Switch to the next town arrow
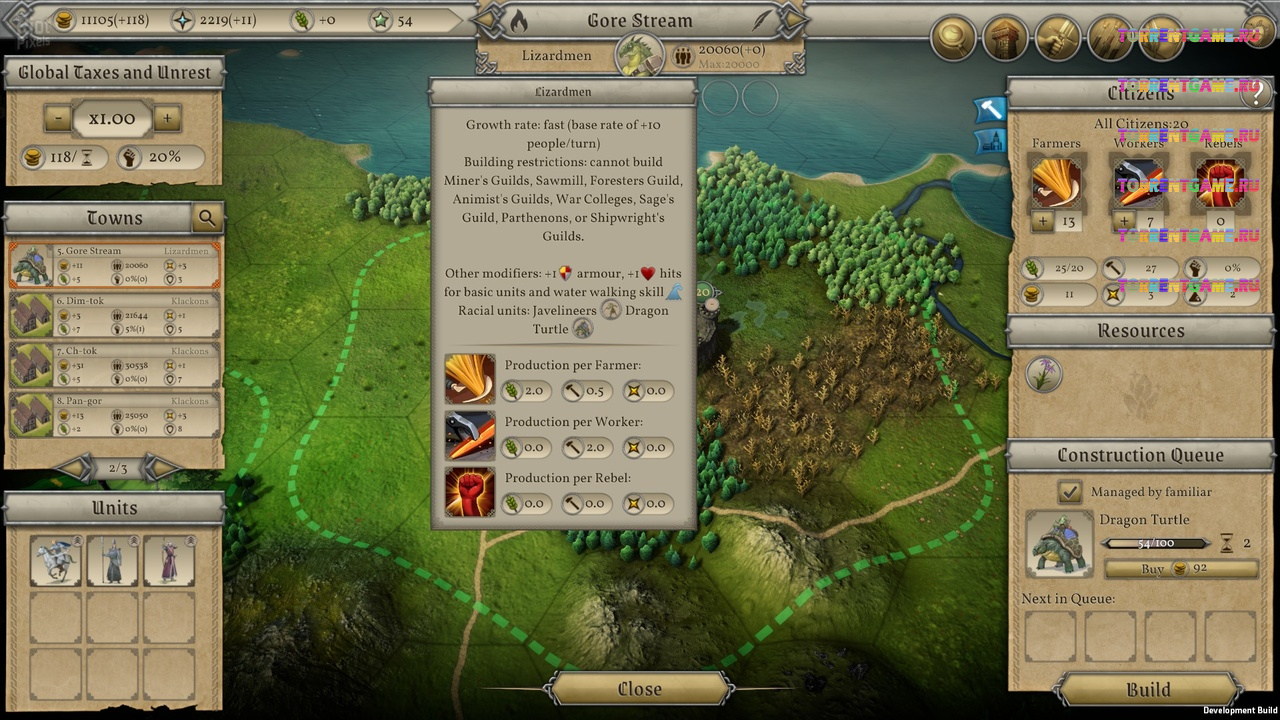 (791, 20)
